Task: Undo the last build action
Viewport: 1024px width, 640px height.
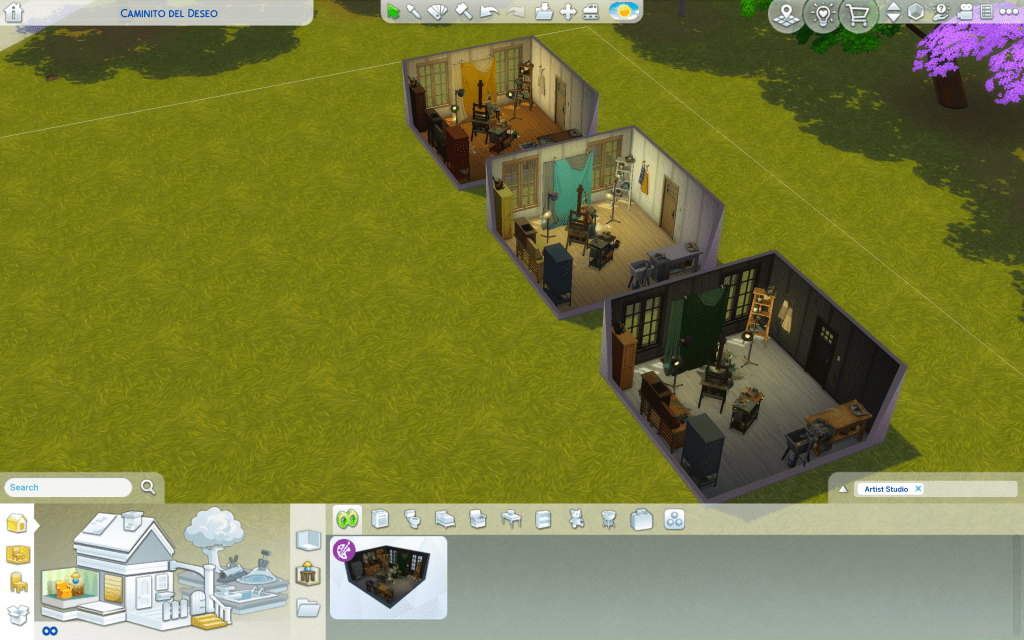Action: (x=489, y=12)
